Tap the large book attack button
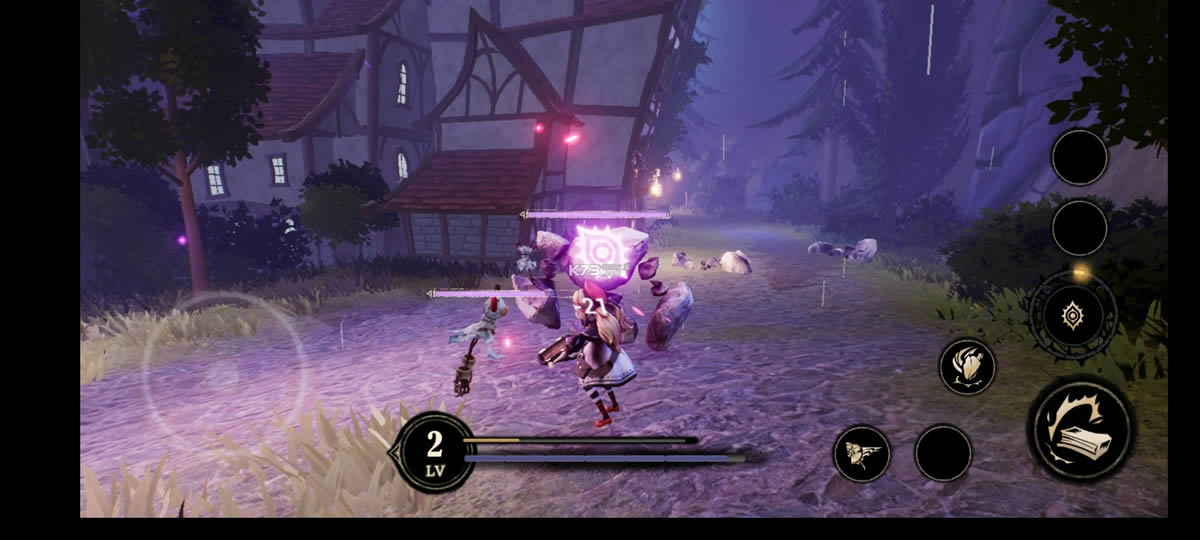The height and width of the screenshot is (540, 1200). point(1080,427)
